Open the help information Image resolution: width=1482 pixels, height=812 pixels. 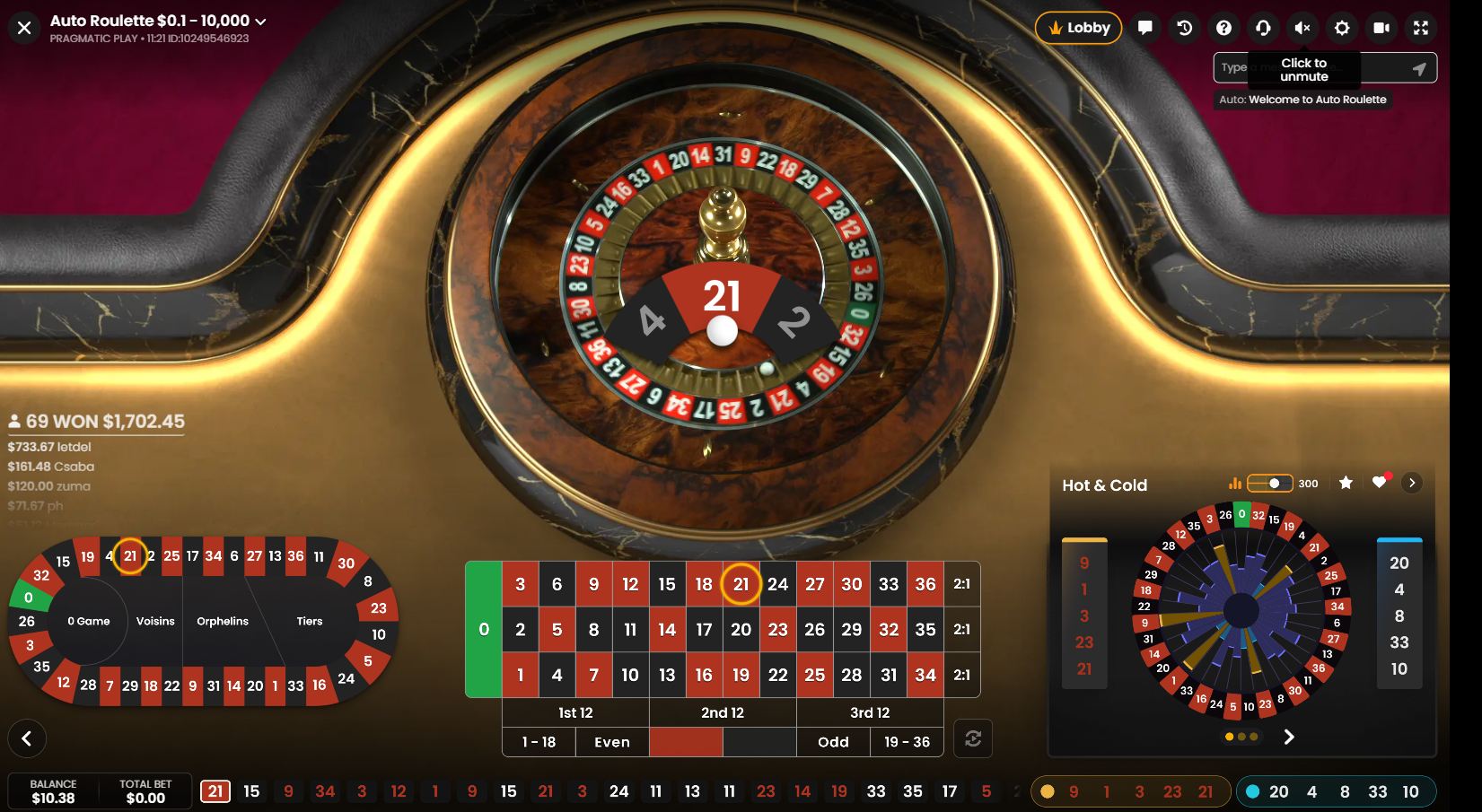click(x=1223, y=28)
